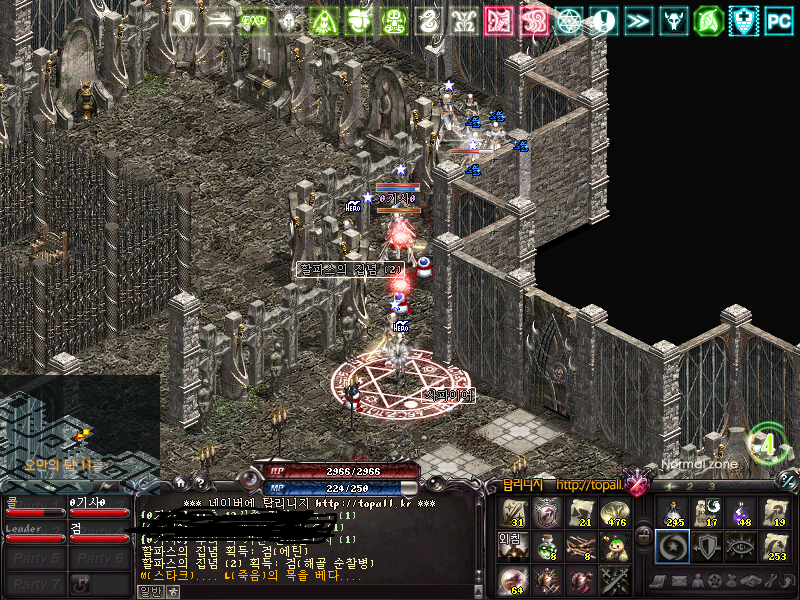Drink the green potion with count 8
The width and height of the screenshot is (800, 600).
(x=546, y=546)
